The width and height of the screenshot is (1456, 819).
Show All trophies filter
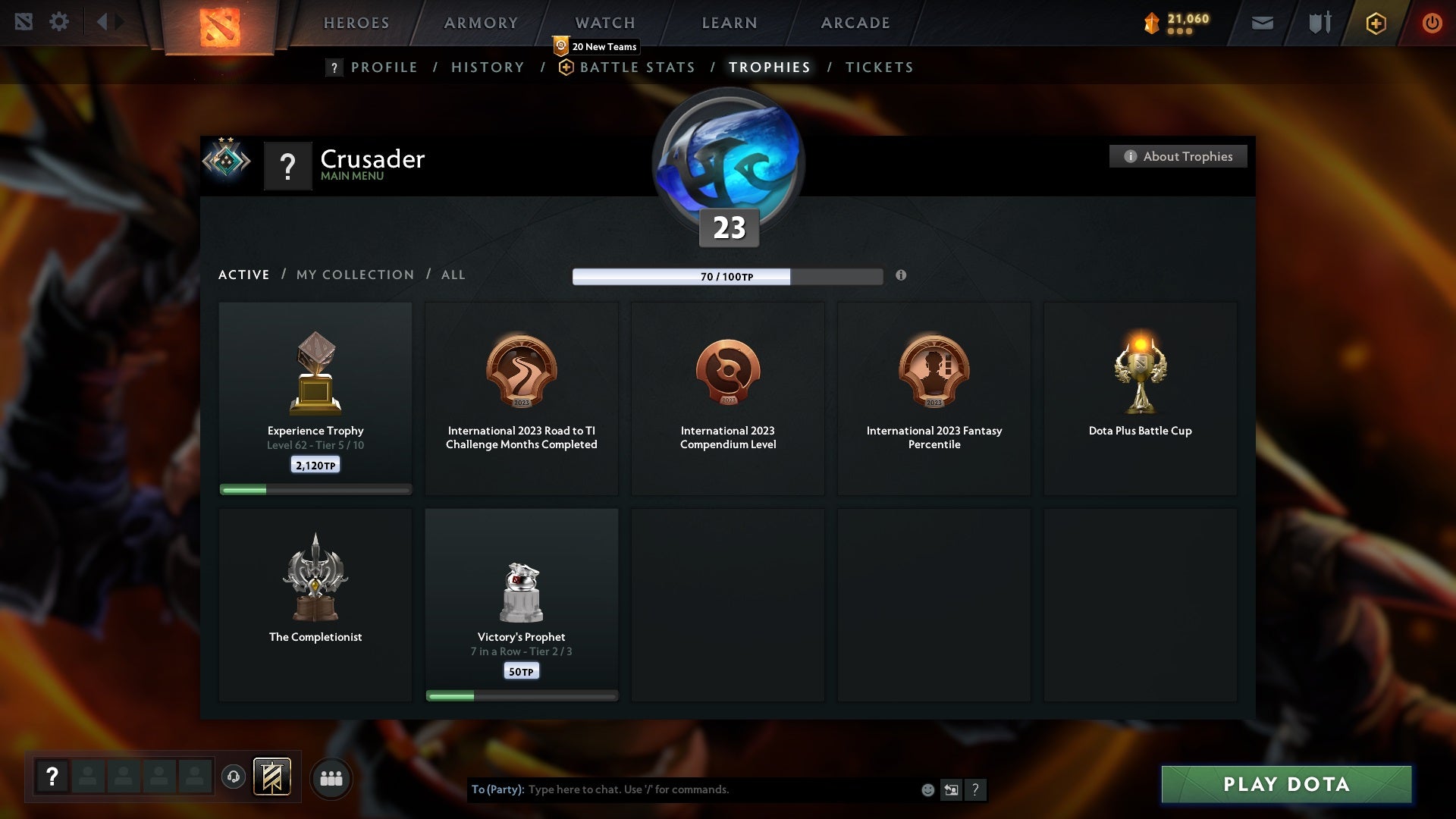(453, 275)
